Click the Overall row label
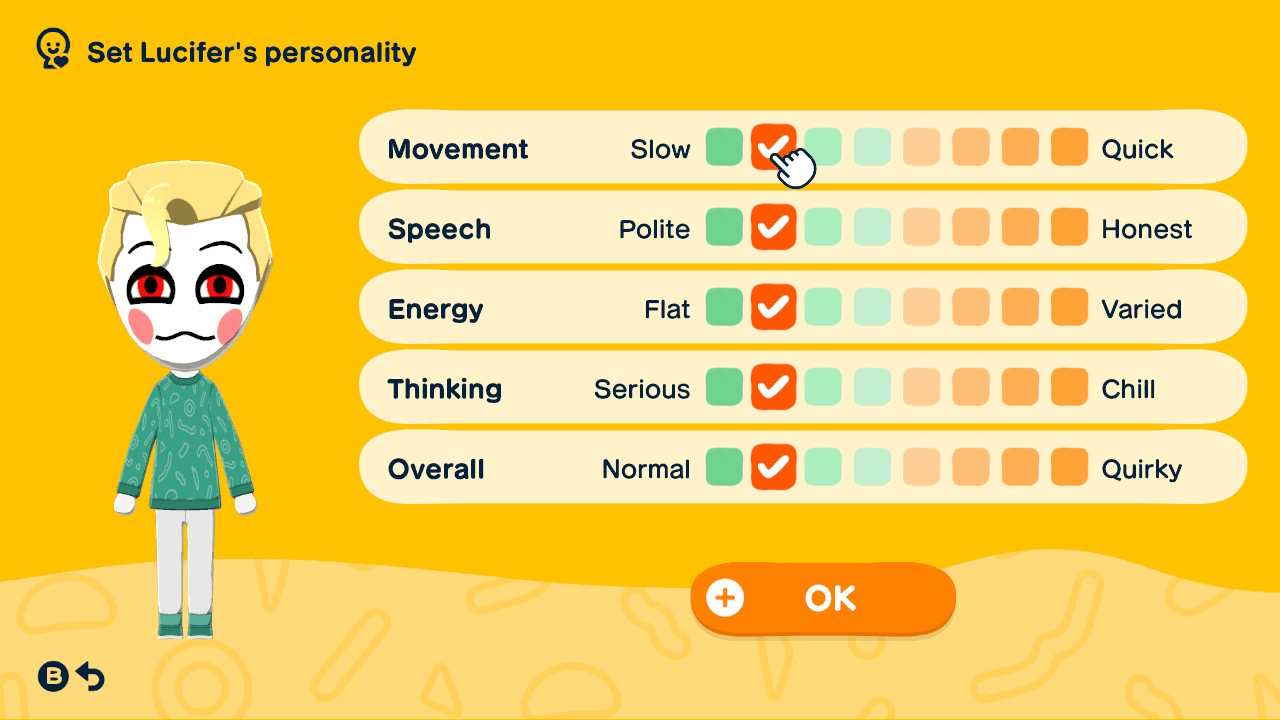The image size is (1280, 720). pos(435,467)
